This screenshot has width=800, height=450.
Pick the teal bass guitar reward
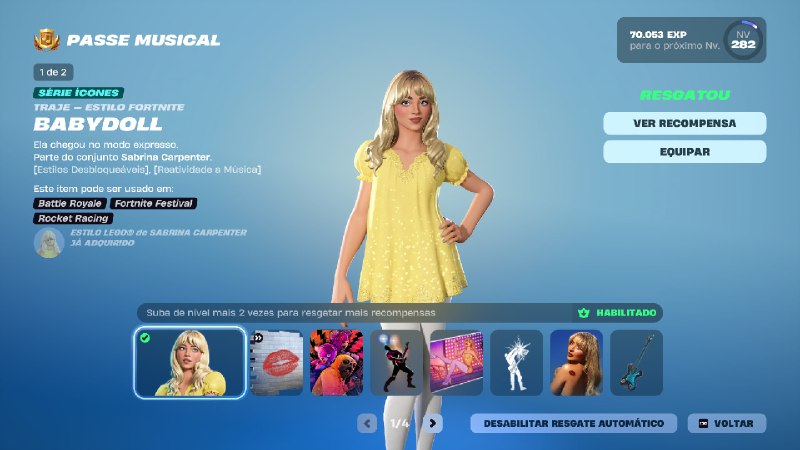pos(637,363)
